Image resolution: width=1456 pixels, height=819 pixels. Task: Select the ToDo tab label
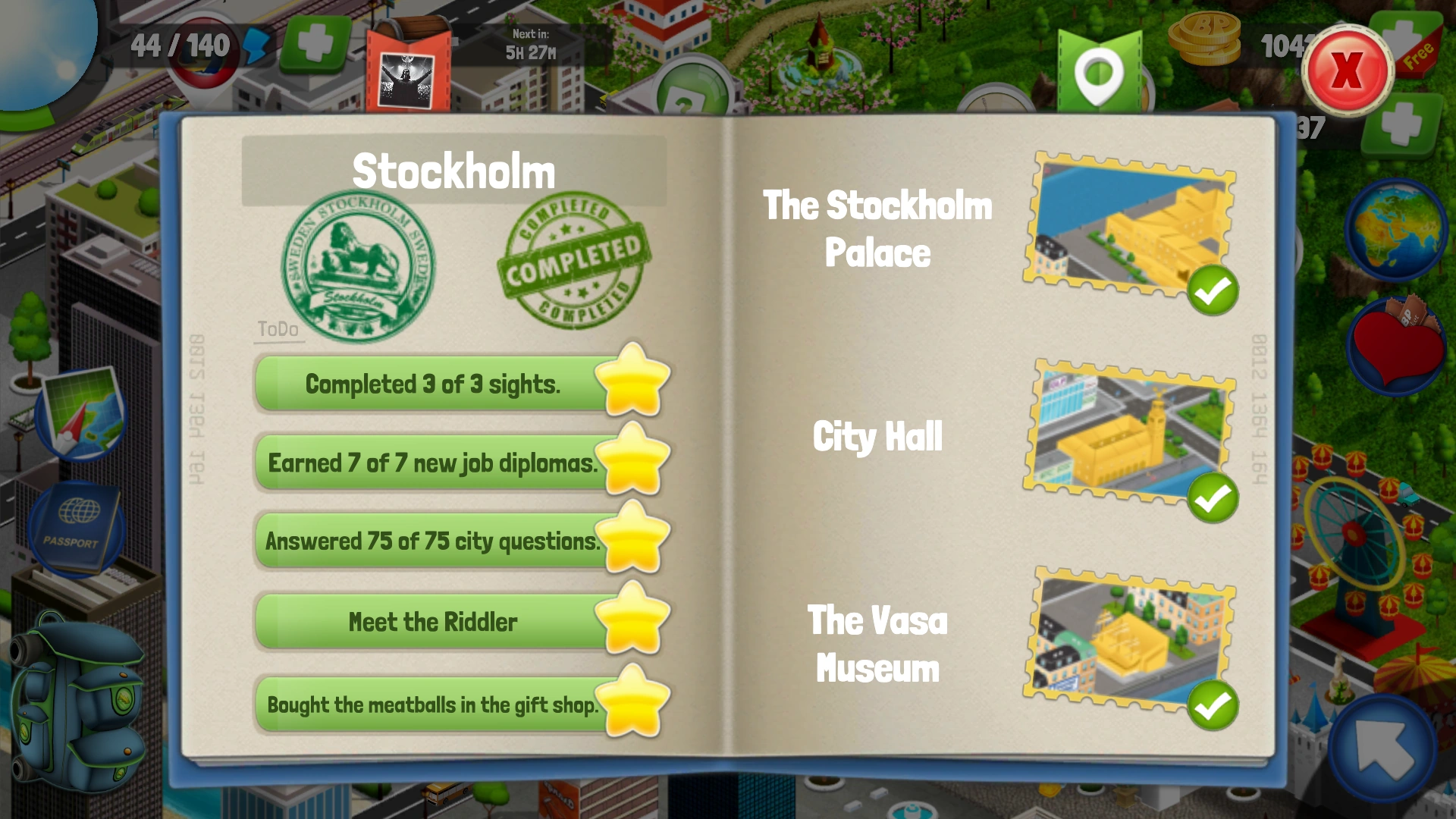278,329
